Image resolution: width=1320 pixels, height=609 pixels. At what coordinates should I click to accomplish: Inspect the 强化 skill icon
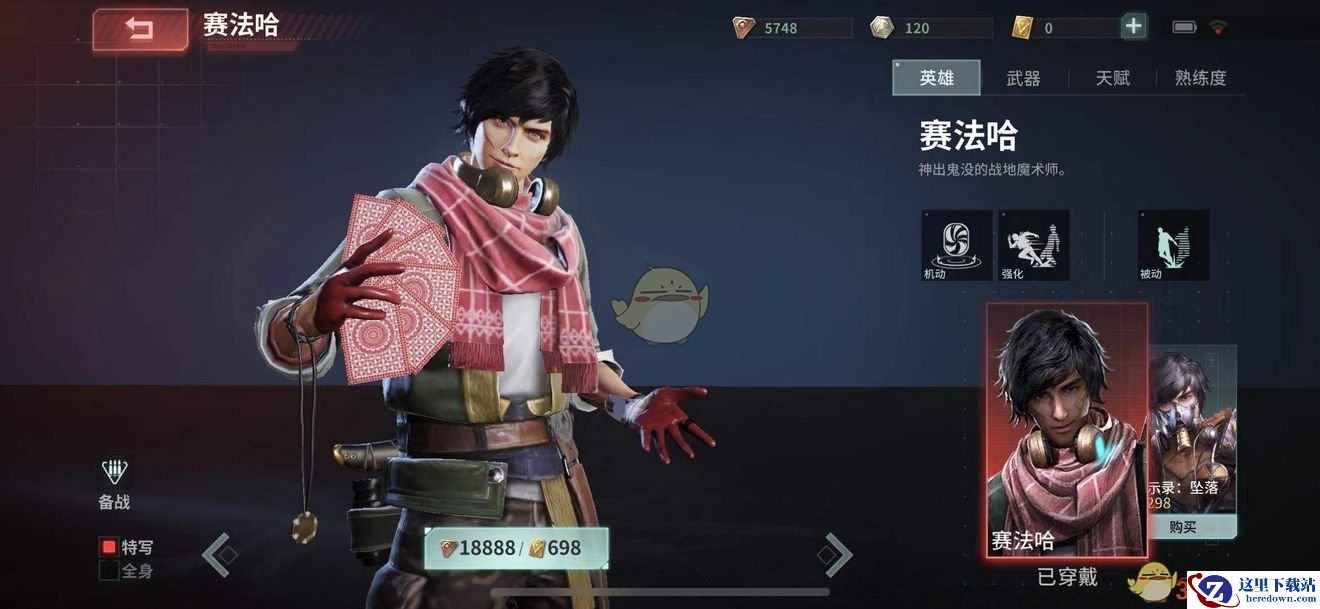coord(1034,245)
